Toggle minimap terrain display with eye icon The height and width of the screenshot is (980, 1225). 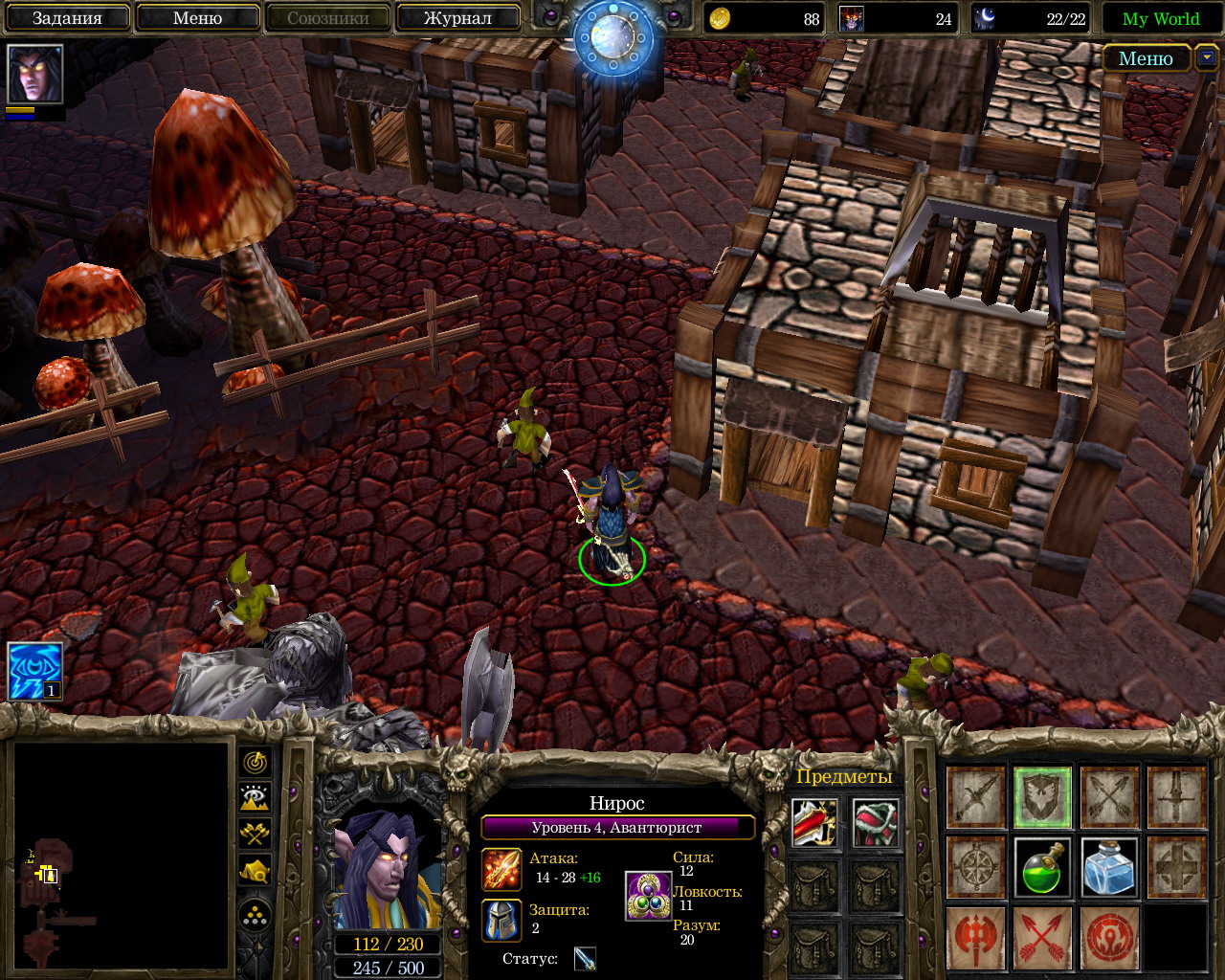[x=255, y=798]
